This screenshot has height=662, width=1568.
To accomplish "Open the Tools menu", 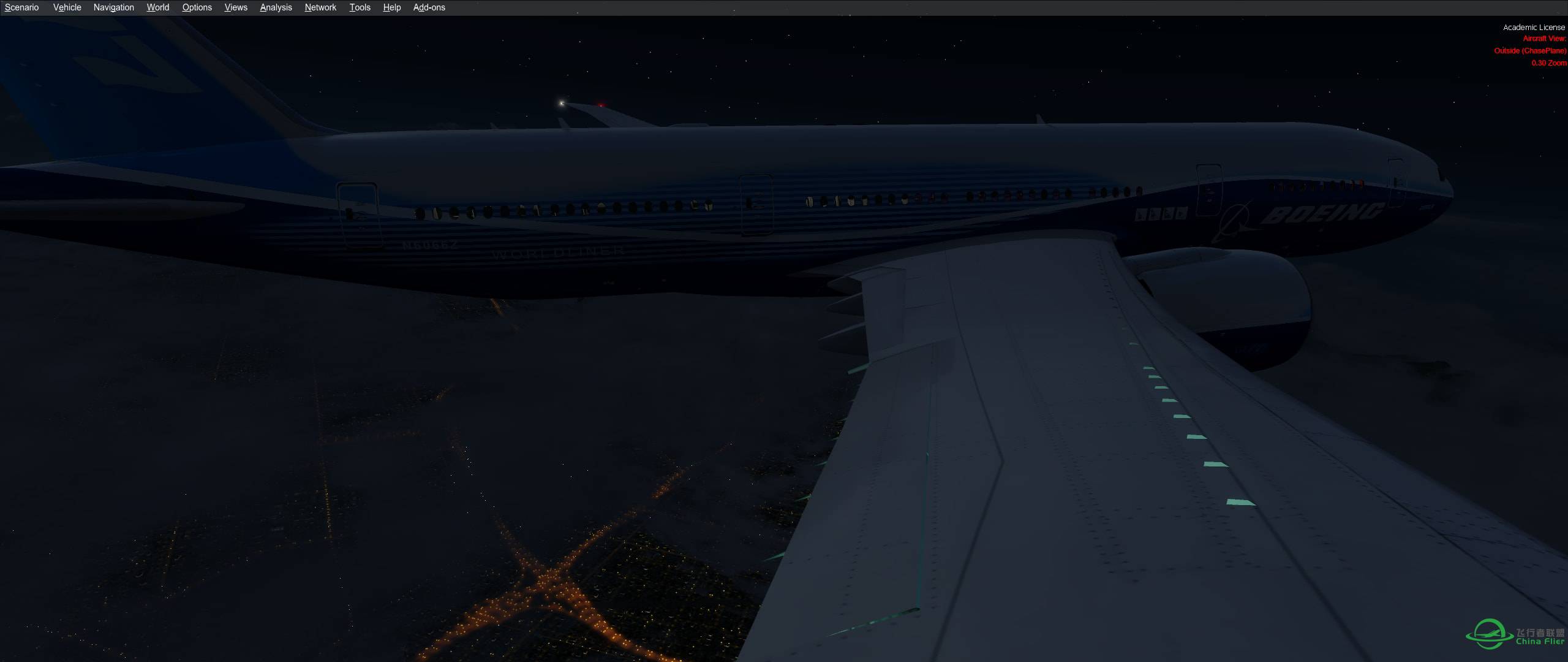I will pos(360,7).
